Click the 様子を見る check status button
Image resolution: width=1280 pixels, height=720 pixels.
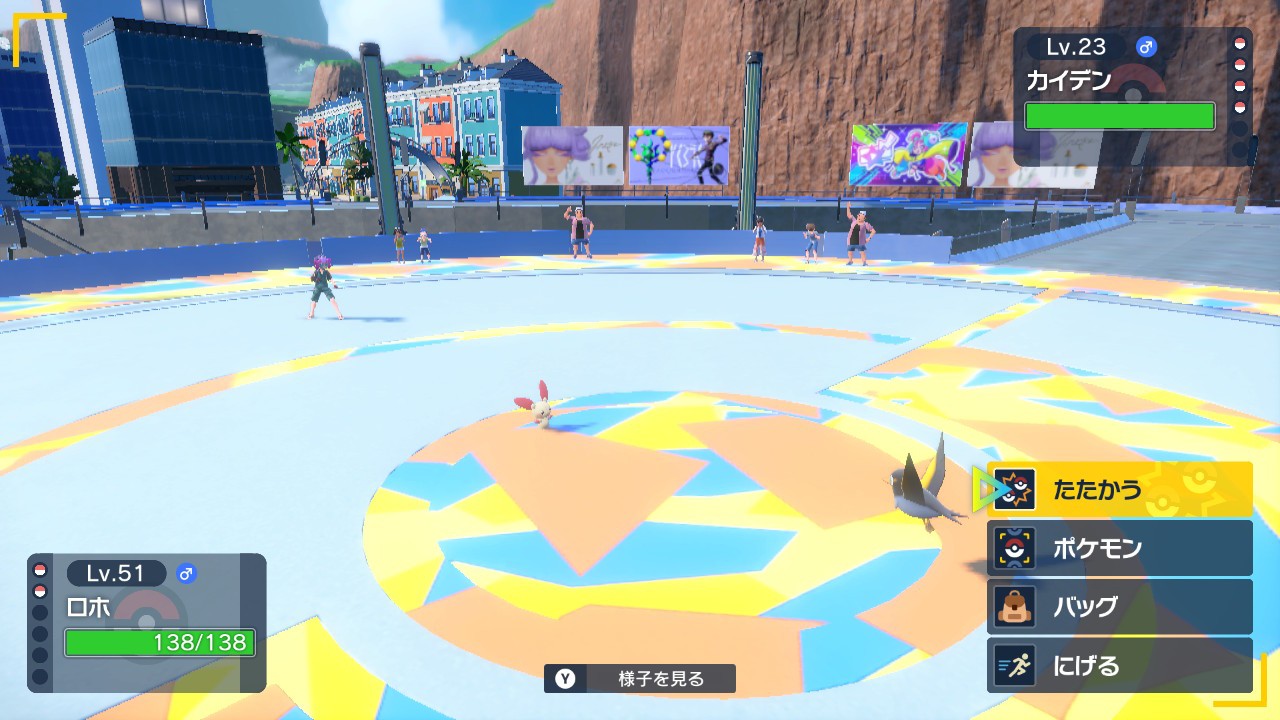coord(640,679)
